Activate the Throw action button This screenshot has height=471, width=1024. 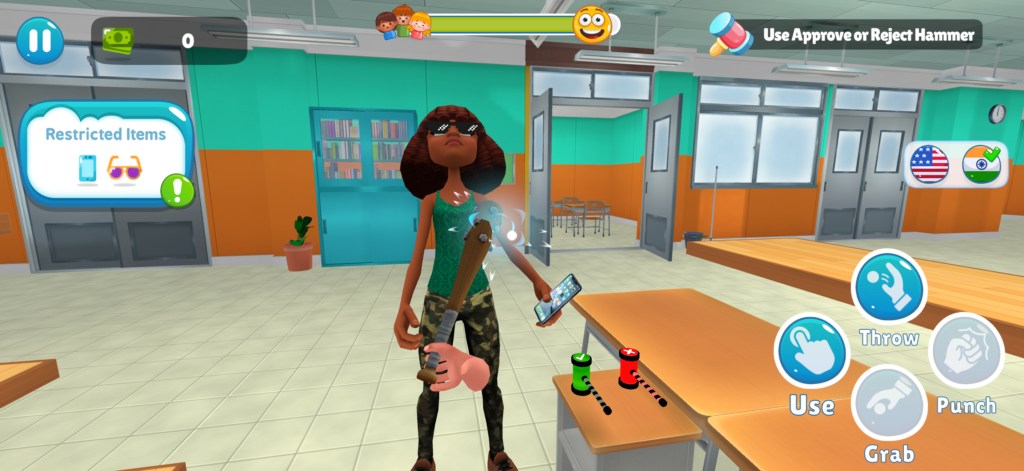pyautogui.click(x=888, y=288)
